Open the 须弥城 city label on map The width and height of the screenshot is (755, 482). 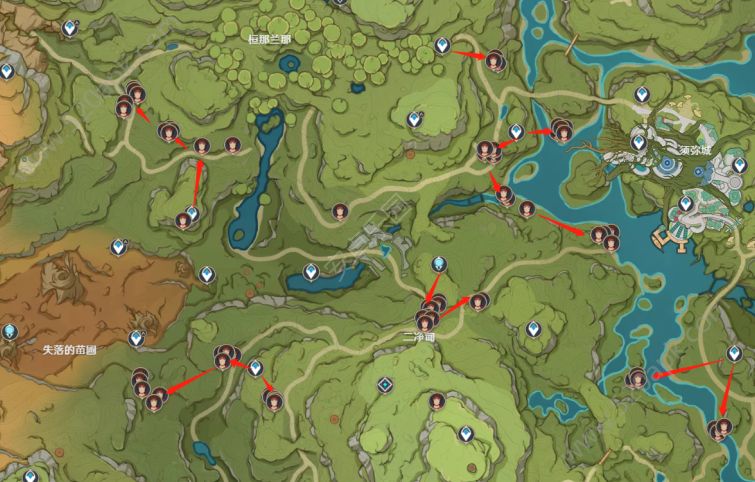click(x=692, y=150)
